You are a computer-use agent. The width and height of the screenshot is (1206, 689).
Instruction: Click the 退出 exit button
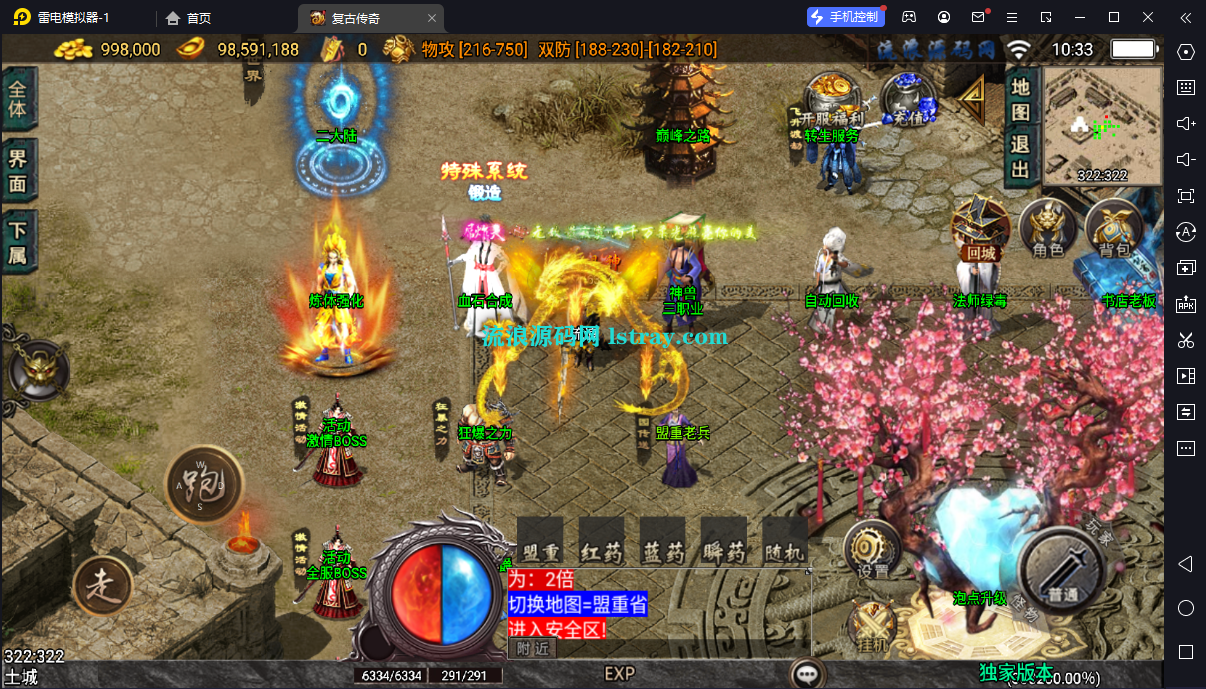[1020, 157]
